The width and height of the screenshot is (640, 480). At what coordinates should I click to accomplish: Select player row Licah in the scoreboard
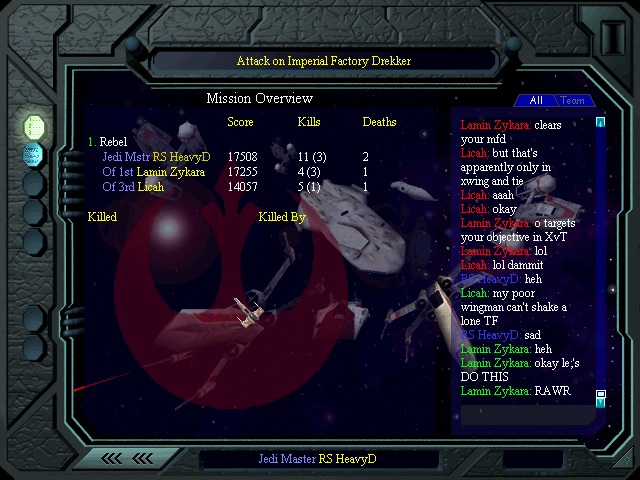click(x=133, y=187)
